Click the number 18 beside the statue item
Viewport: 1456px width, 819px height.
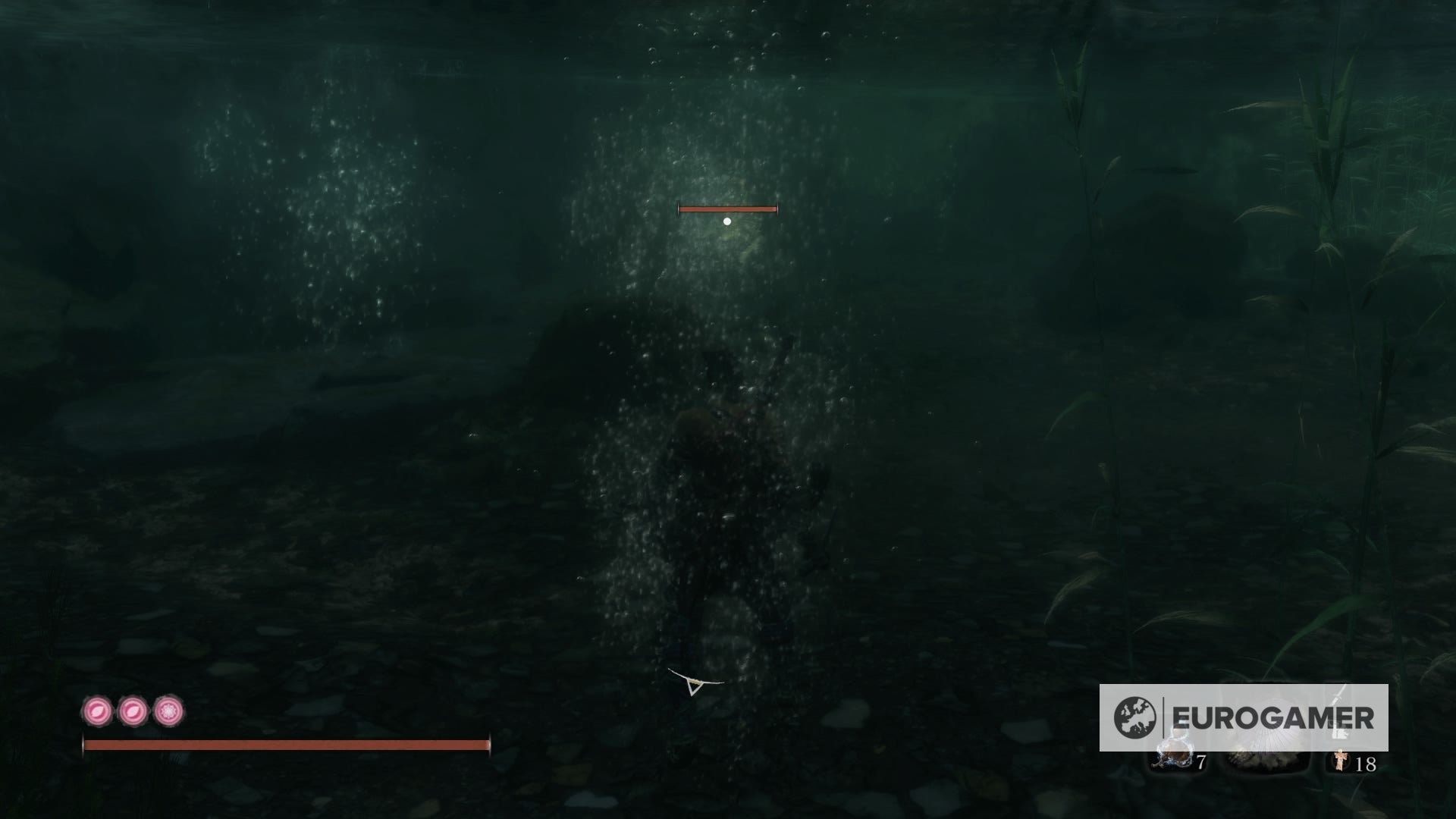1367,764
